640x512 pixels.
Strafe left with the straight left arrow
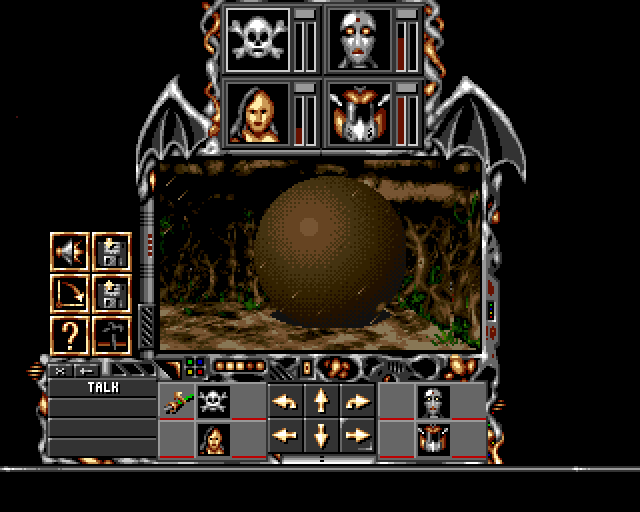[x=285, y=435]
